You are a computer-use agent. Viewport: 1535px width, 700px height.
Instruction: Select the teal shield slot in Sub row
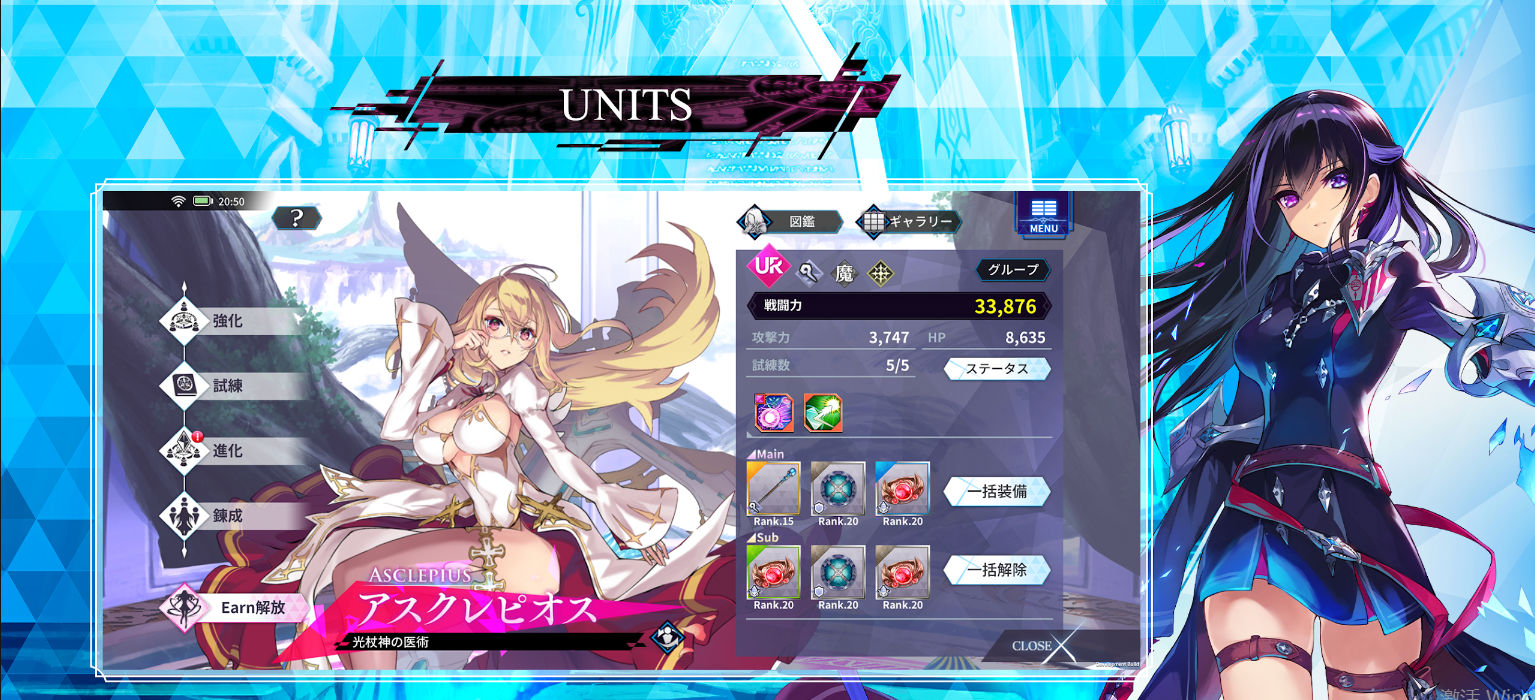coord(838,572)
